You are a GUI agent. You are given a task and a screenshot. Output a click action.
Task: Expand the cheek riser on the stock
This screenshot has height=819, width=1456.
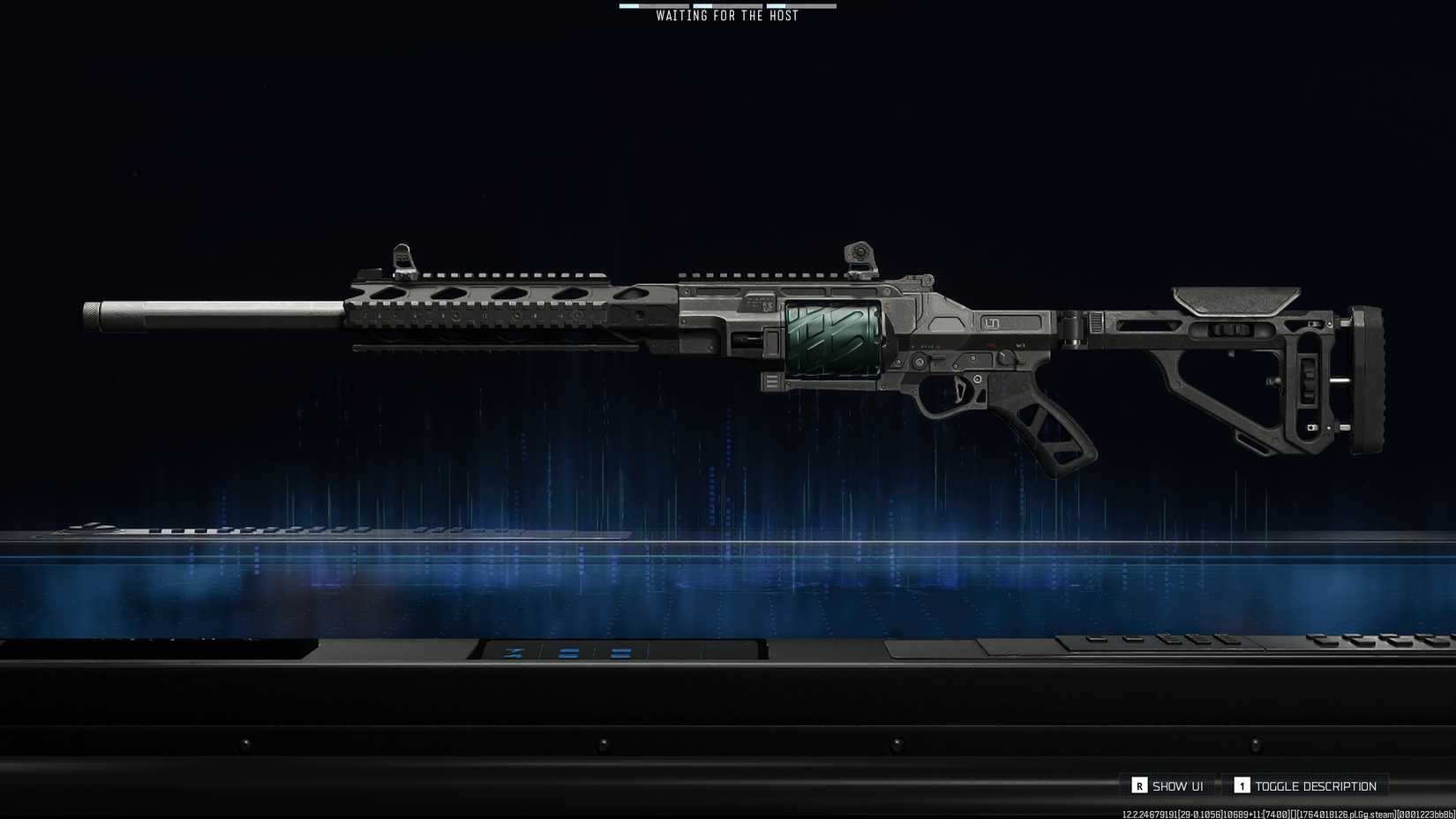(x=1235, y=300)
